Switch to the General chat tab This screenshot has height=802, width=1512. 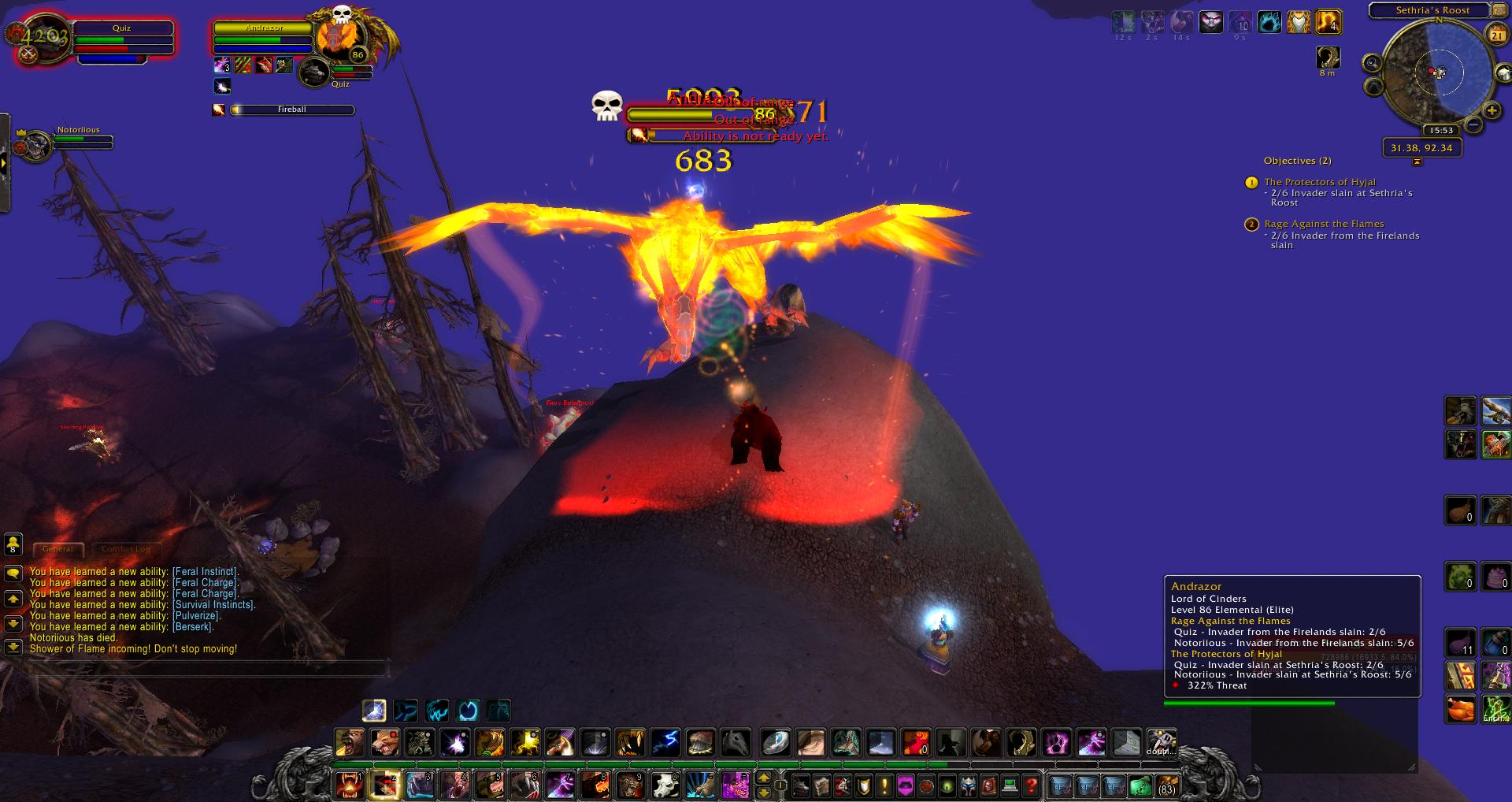pos(57,549)
